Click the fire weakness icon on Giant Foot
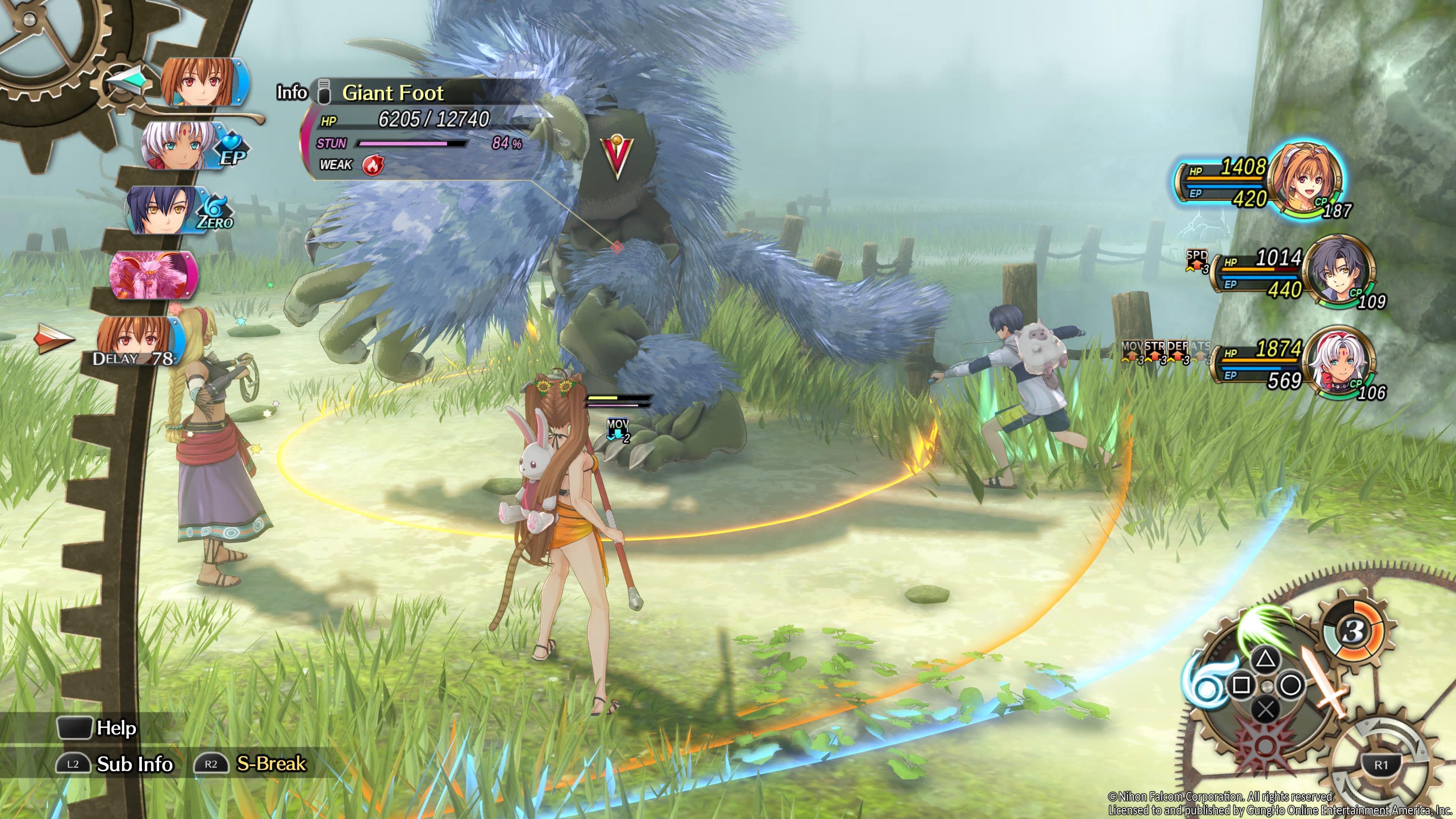 (372, 165)
